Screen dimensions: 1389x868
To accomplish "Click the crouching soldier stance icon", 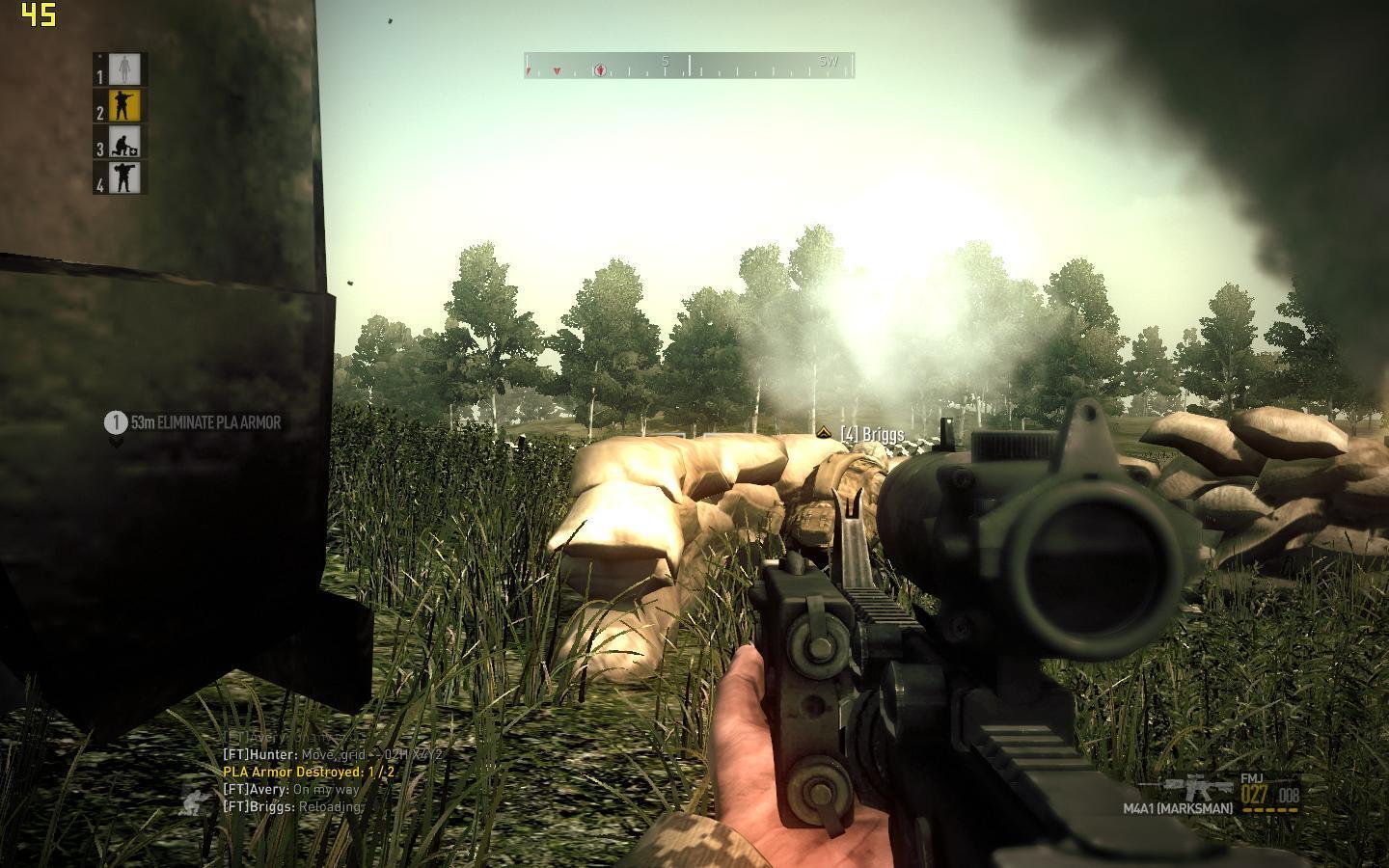I will [197, 798].
